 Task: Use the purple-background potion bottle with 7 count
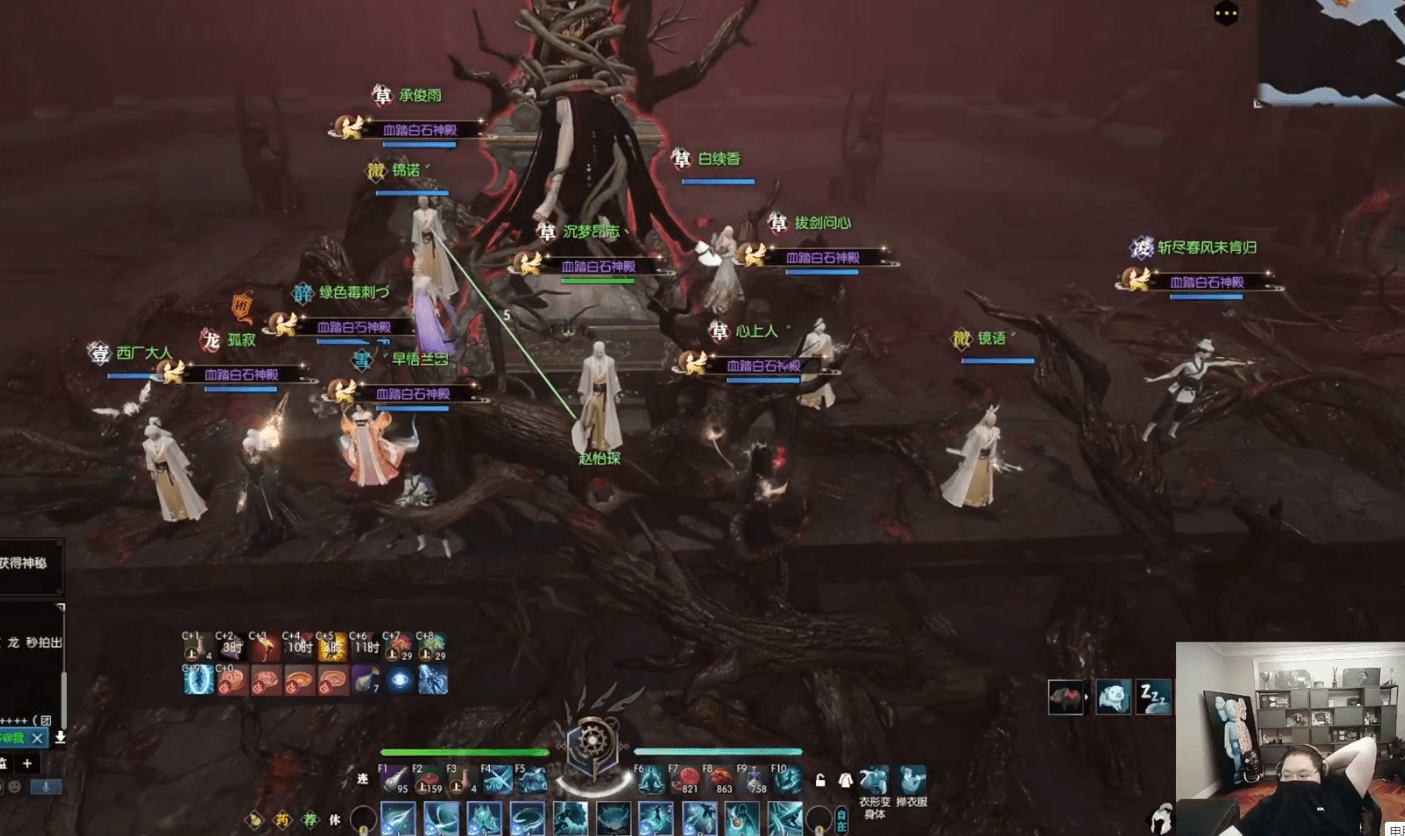[x=368, y=680]
